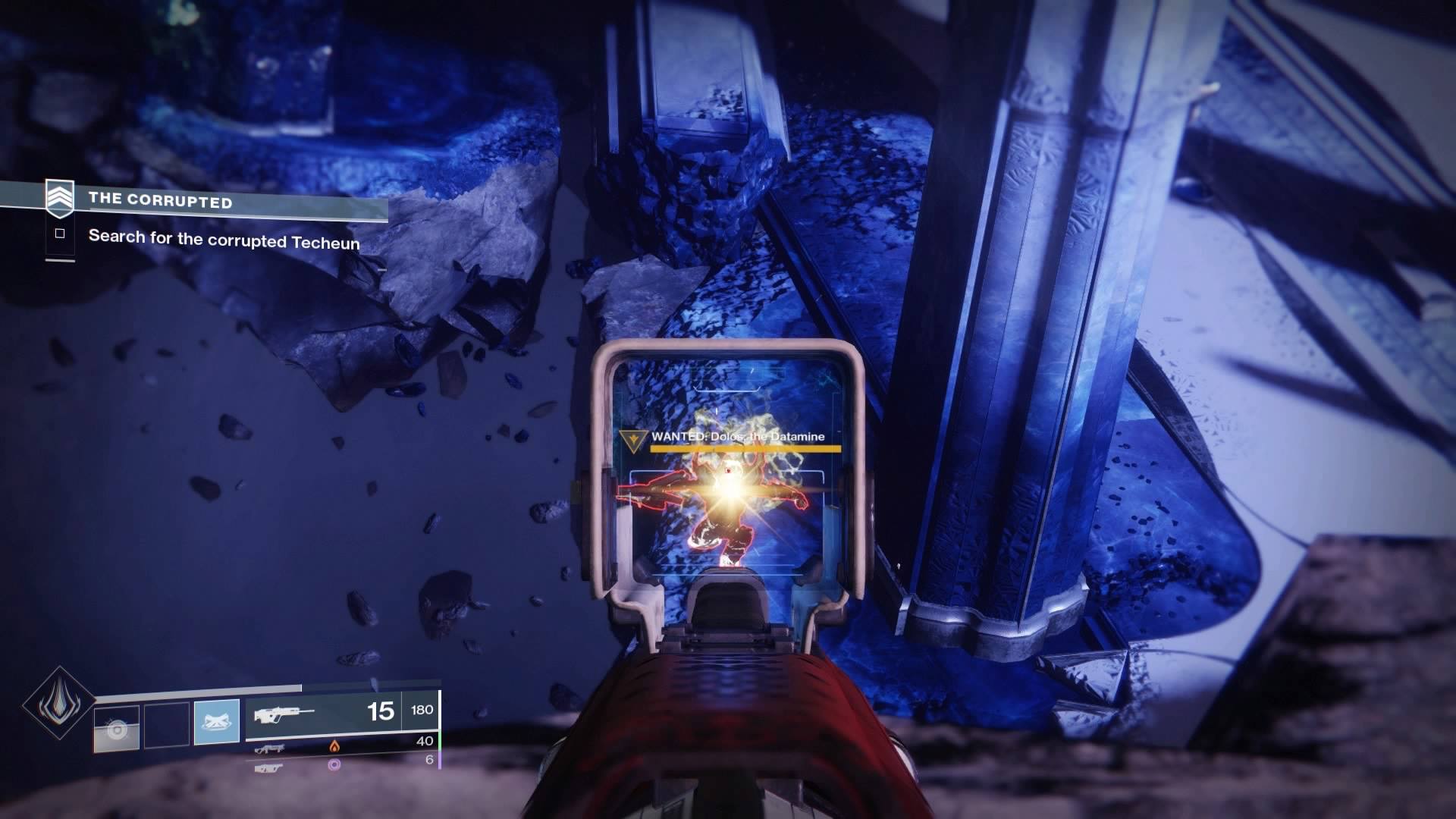Switch to the solar energy weapon
Screen dimensions: 1456x819
click(271, 748)
